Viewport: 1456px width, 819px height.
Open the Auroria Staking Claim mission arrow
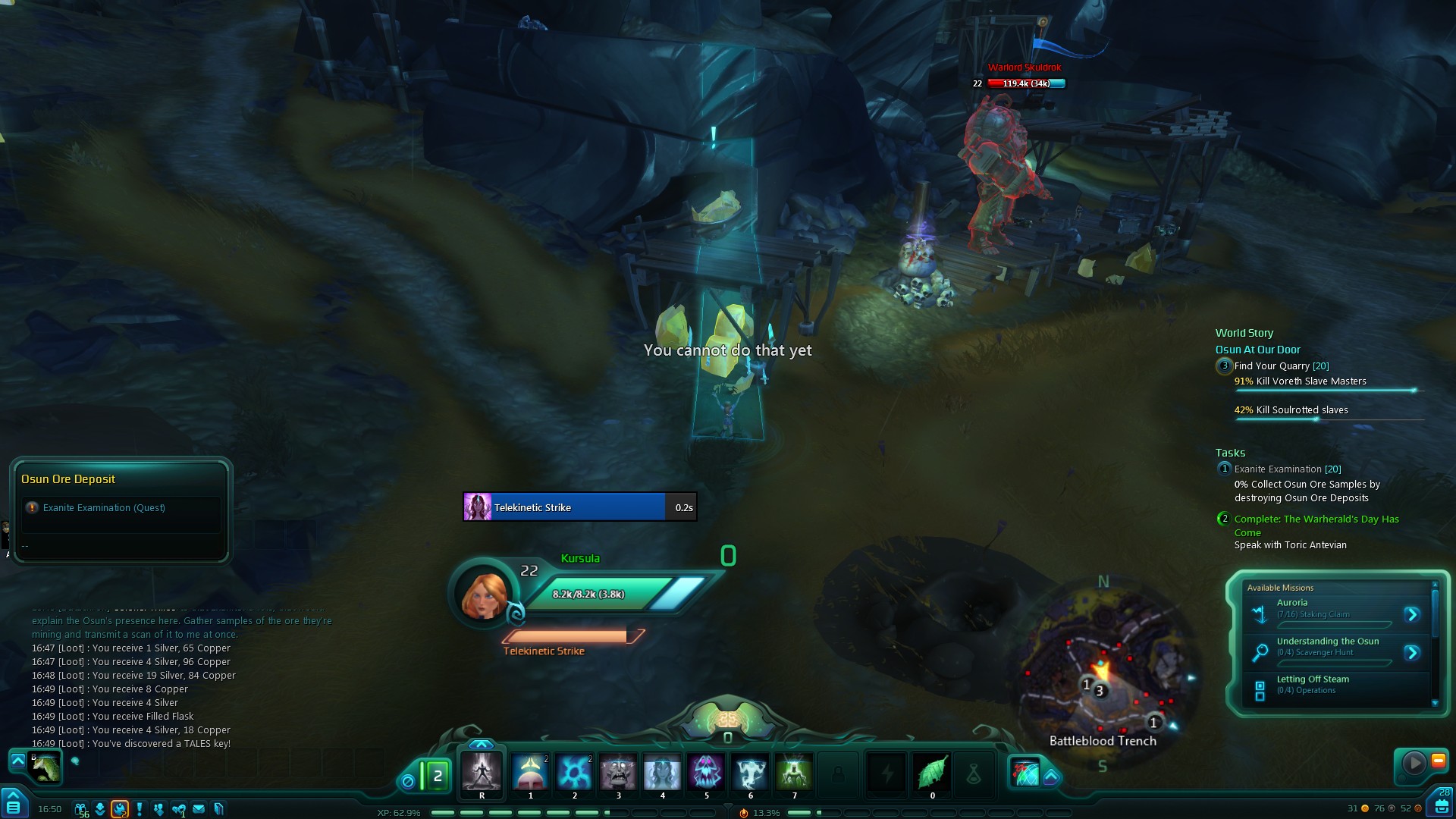coord(1411,614)
